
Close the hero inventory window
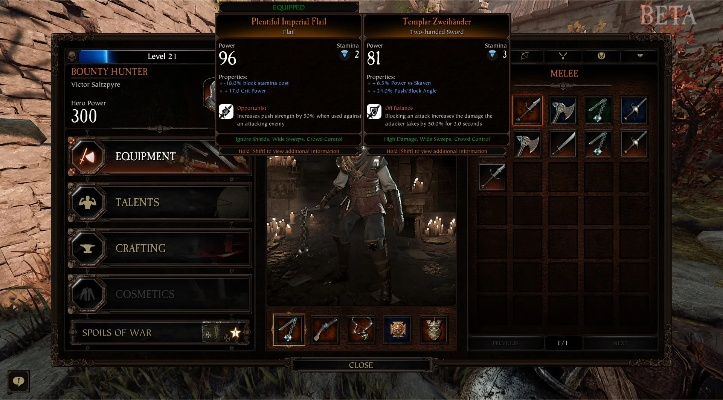361,365
